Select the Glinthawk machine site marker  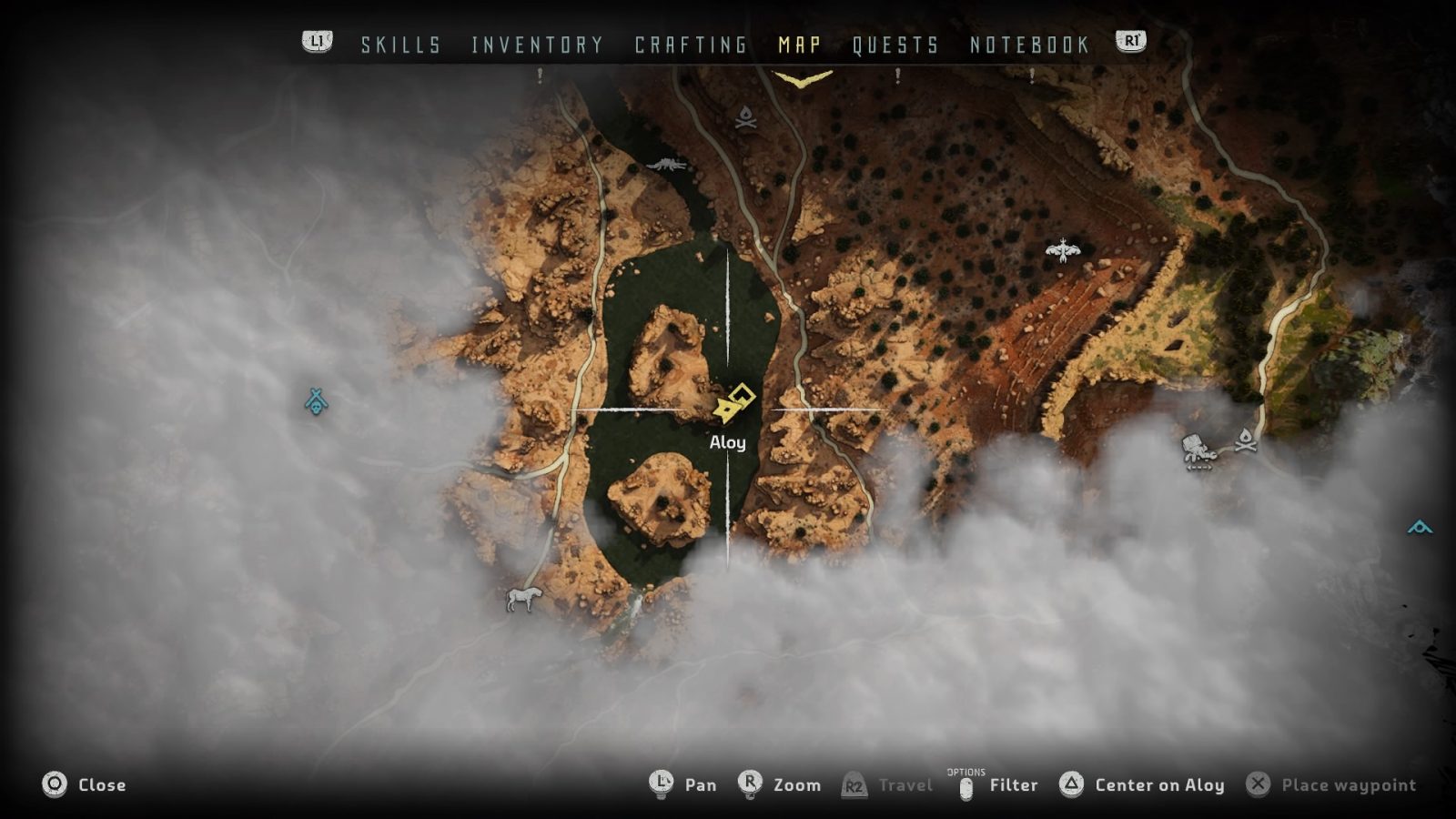(1062, 249)
